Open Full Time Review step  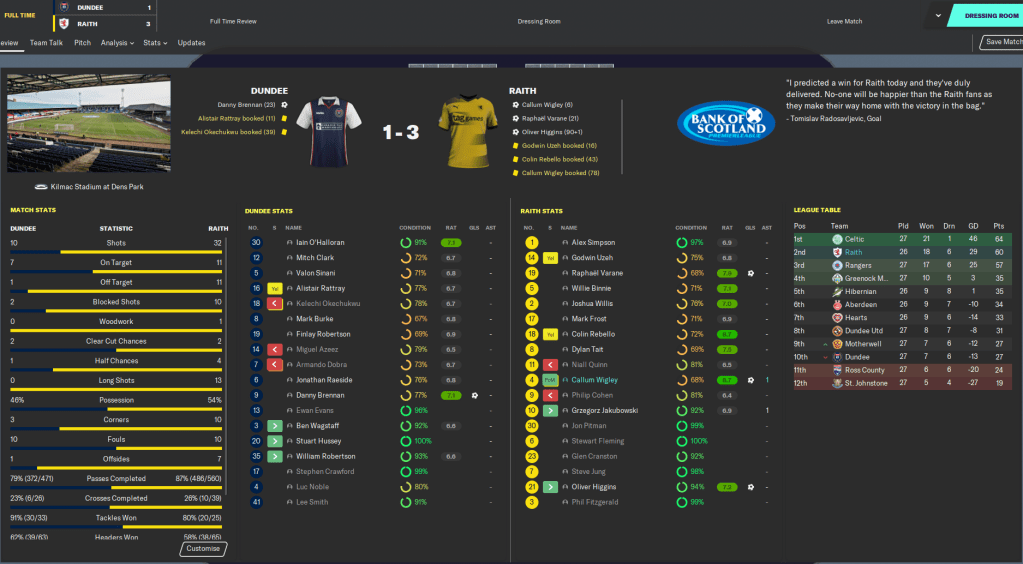point(233,21)
